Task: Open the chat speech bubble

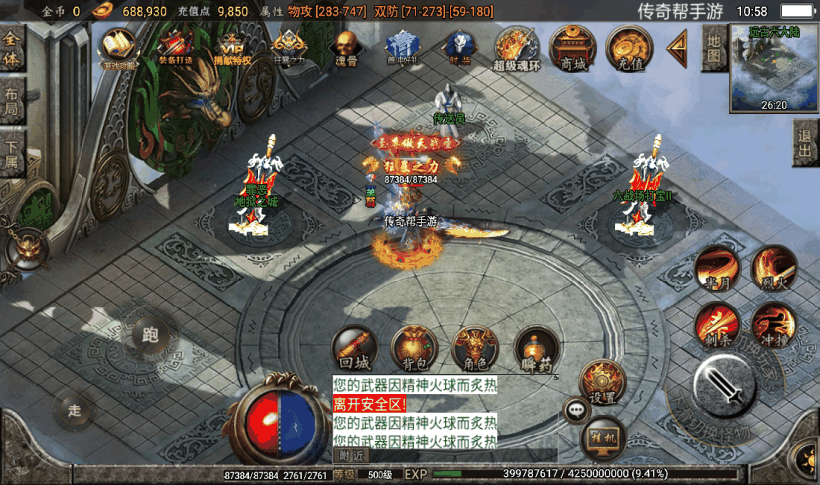Action: pos(577,409)
